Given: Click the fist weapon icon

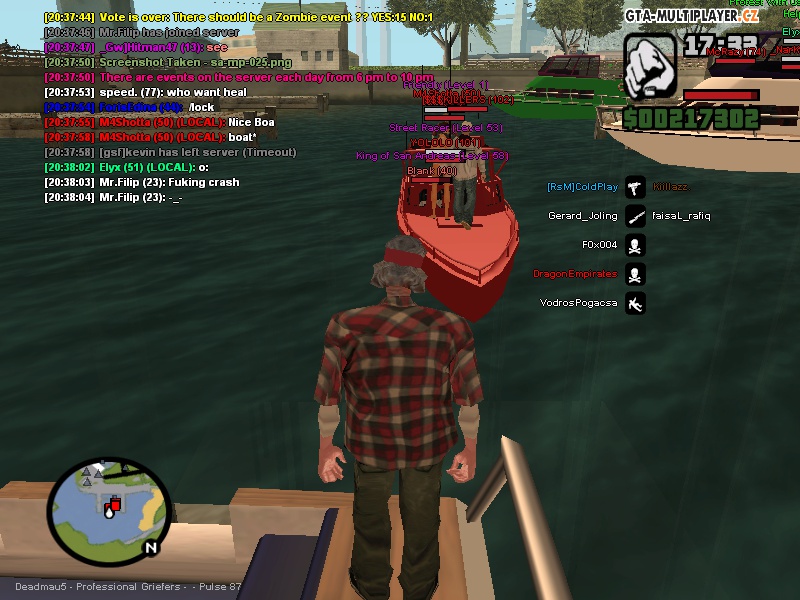Looking at the screenshot, I should [651, 67].
